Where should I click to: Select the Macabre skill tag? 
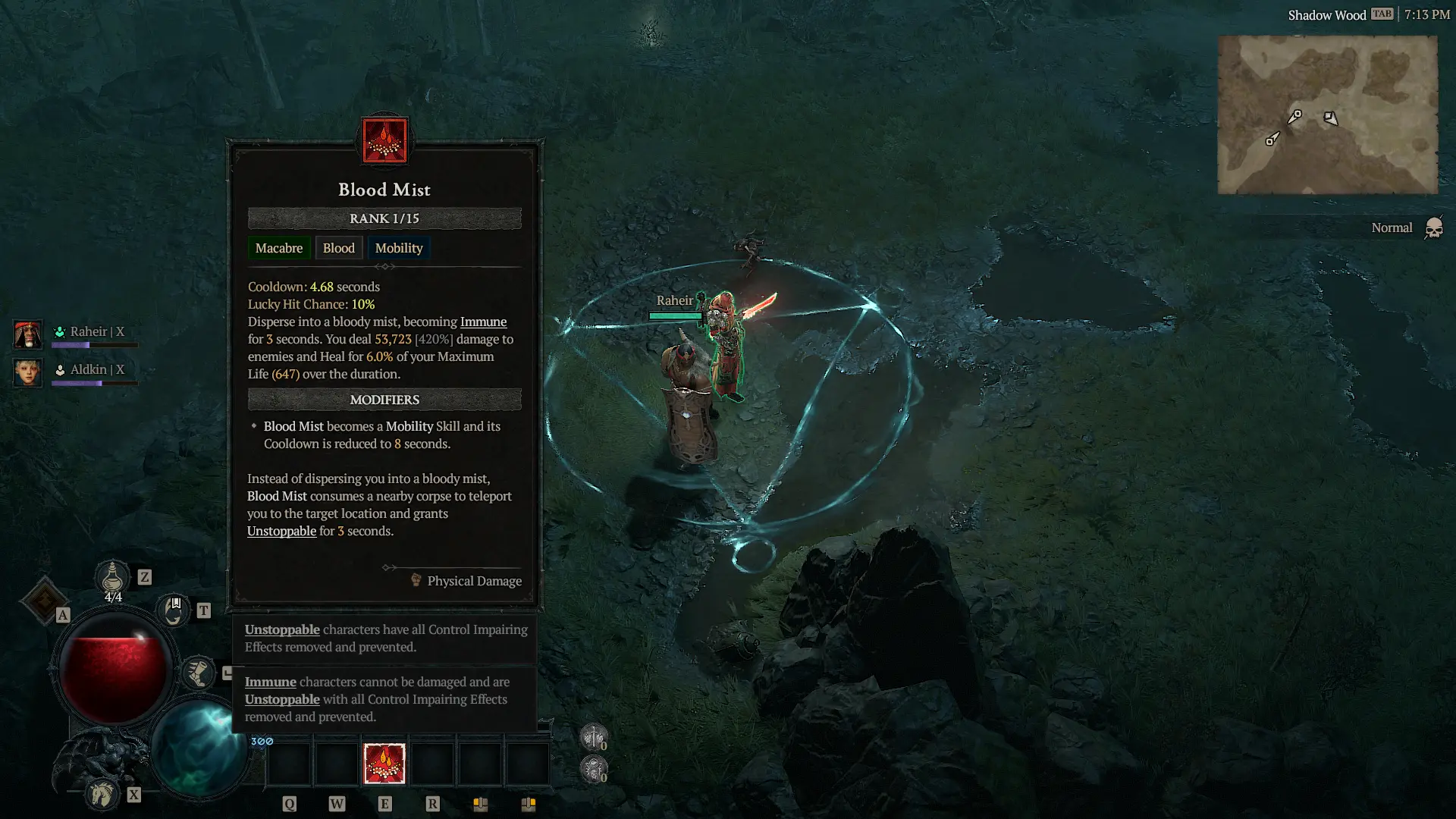279,248
